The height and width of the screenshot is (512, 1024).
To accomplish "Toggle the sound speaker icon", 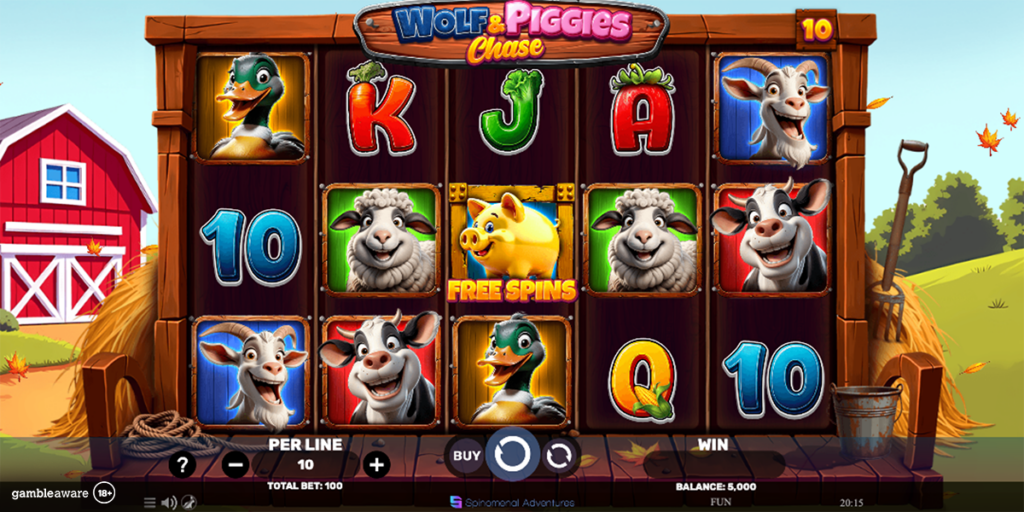I will pyautogui.click(x=168, y=502).
